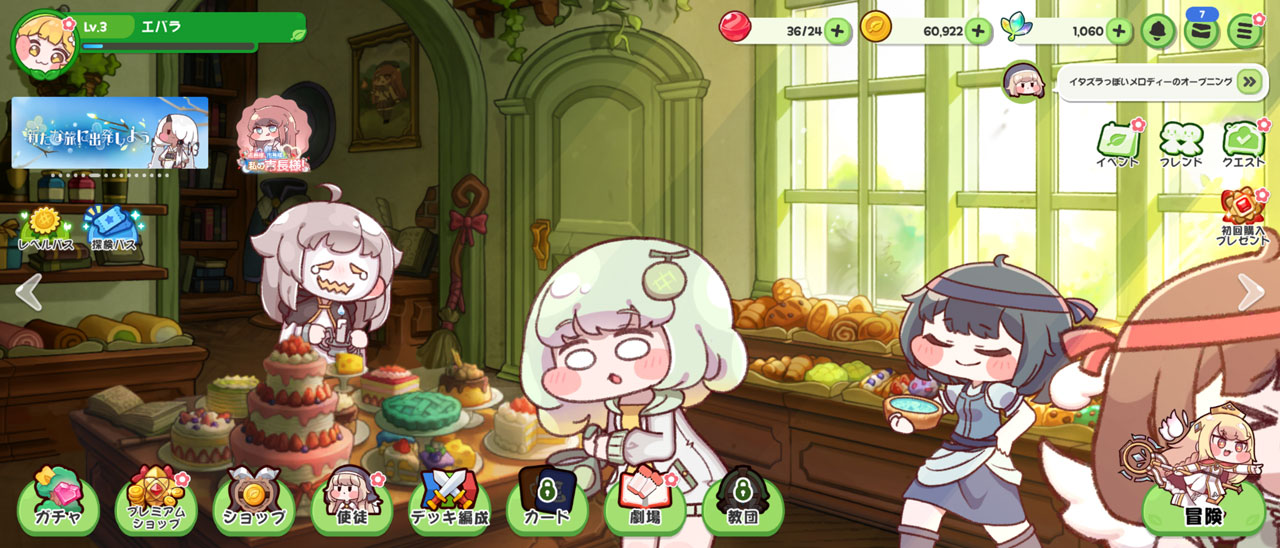Open the mailbox with 7 badge
The height and width of the screenshot is (548, 1280).
tap(1201, 31)
